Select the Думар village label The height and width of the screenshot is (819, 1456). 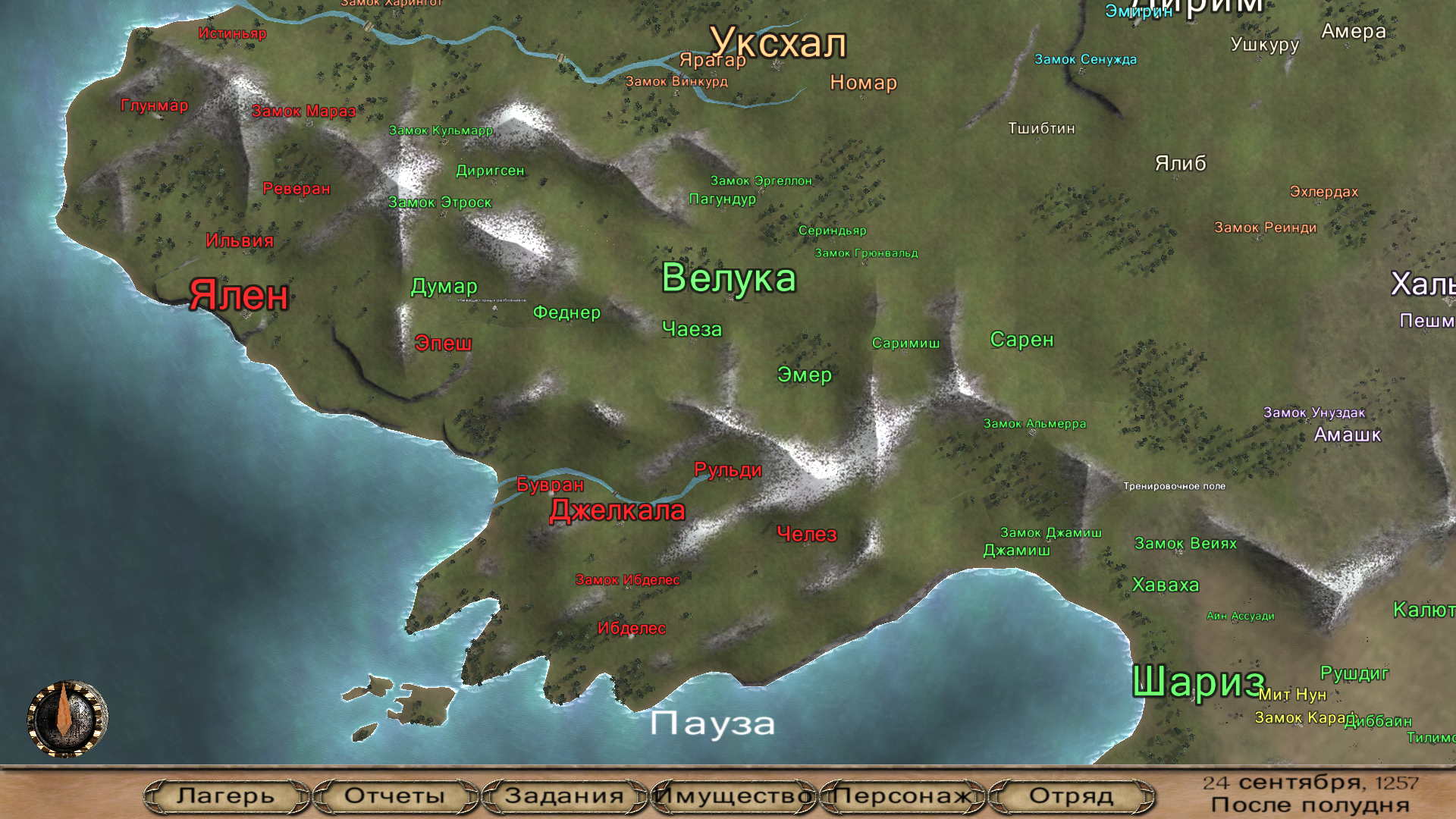click(444, 287)
